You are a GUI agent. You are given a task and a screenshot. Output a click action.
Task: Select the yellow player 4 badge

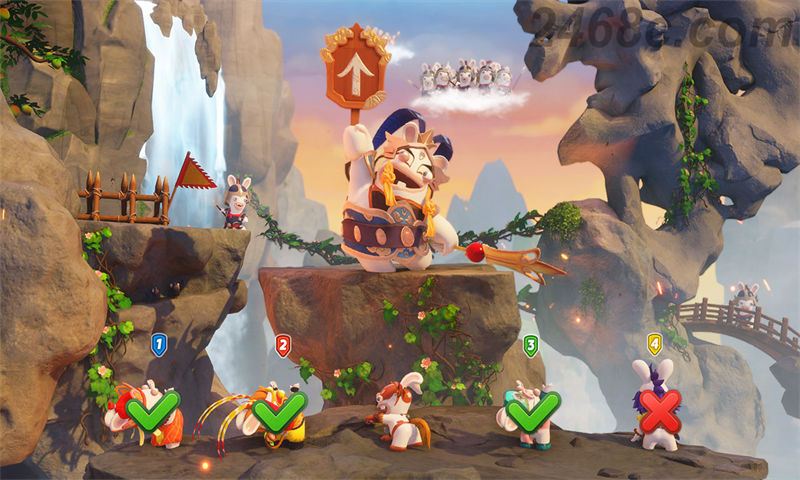(654, 344)
